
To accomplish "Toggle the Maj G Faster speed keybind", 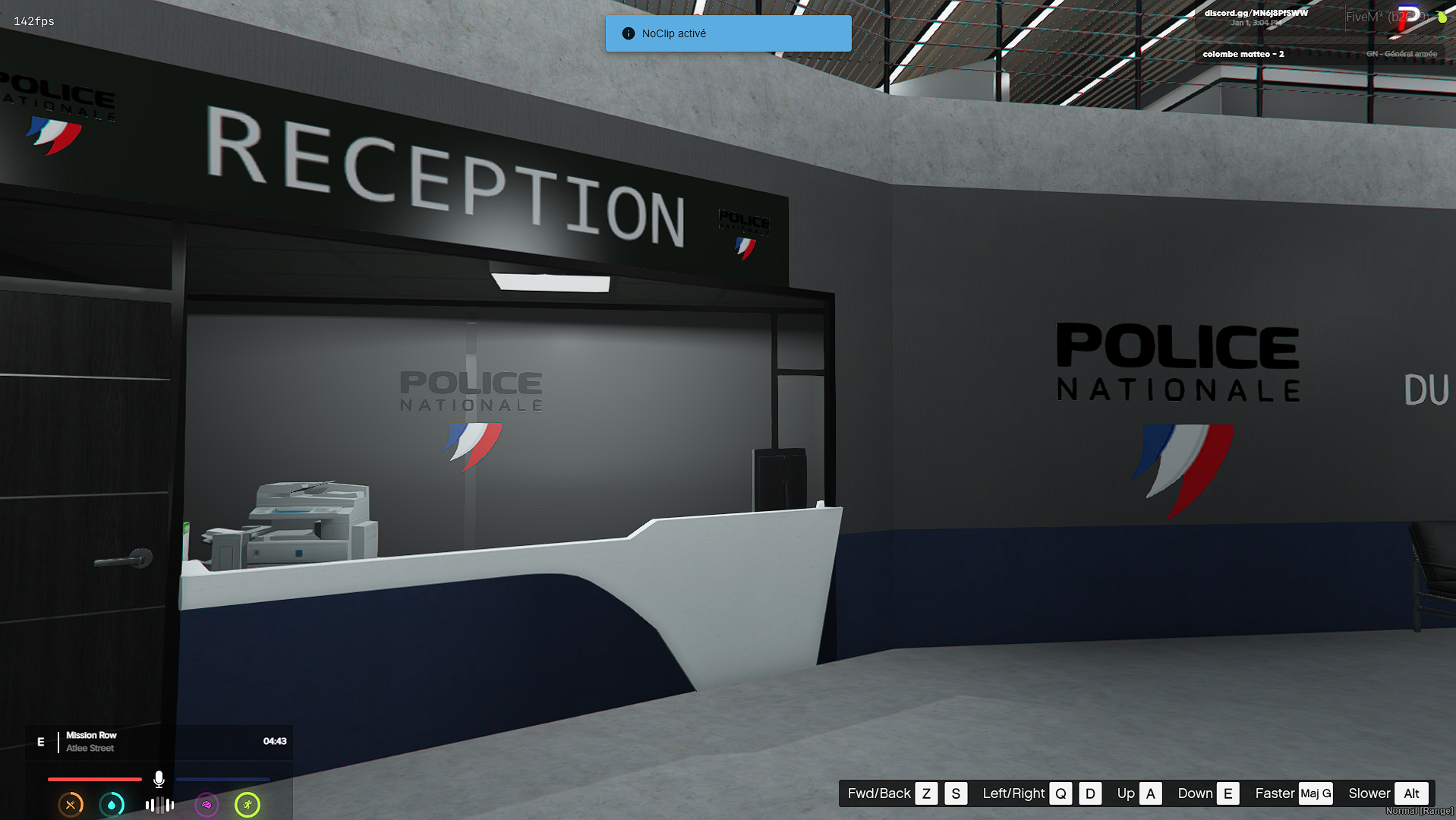I will [x=1316, y=793].
